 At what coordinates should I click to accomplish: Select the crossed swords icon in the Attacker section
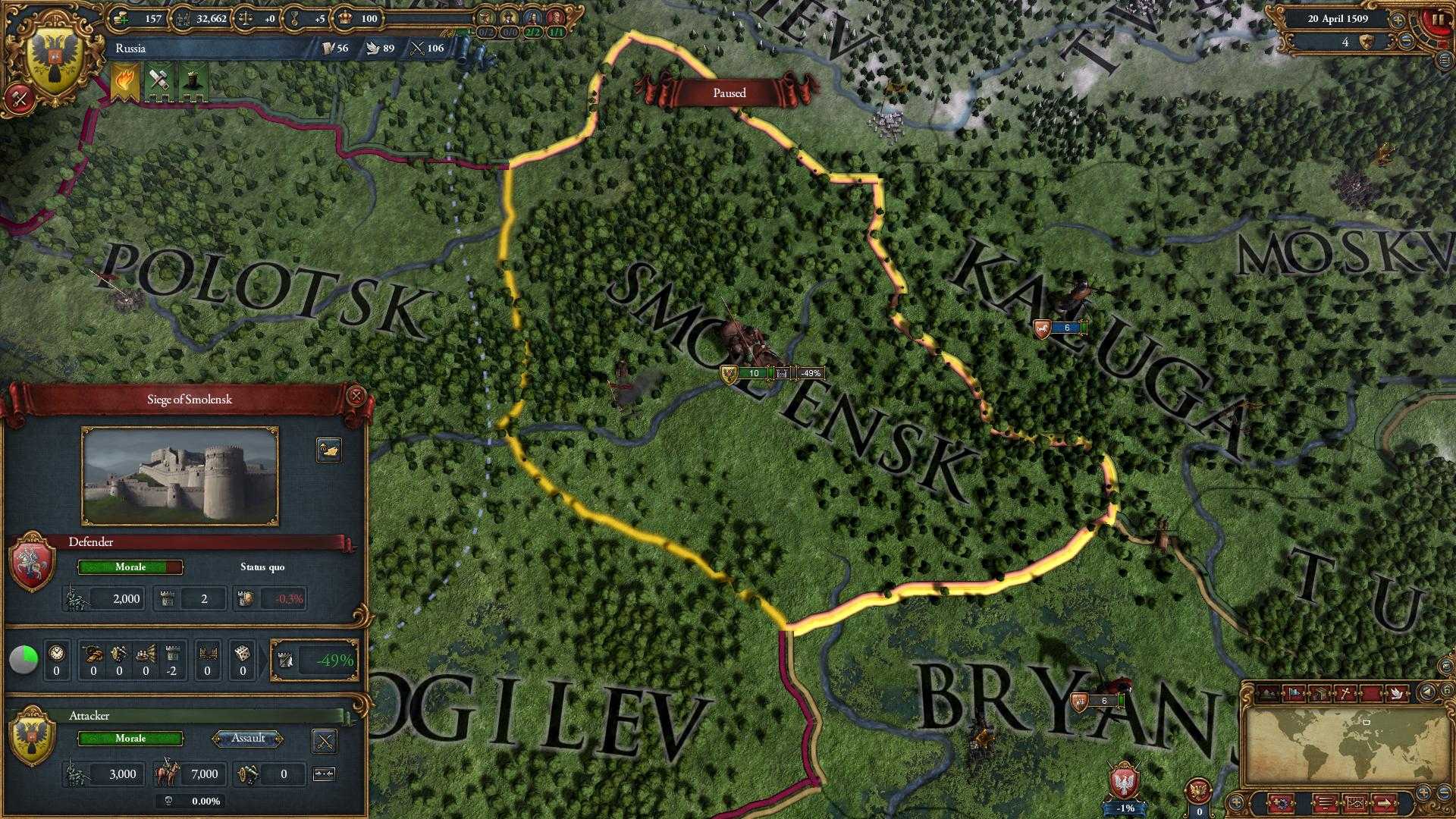(x=325, y=741)
